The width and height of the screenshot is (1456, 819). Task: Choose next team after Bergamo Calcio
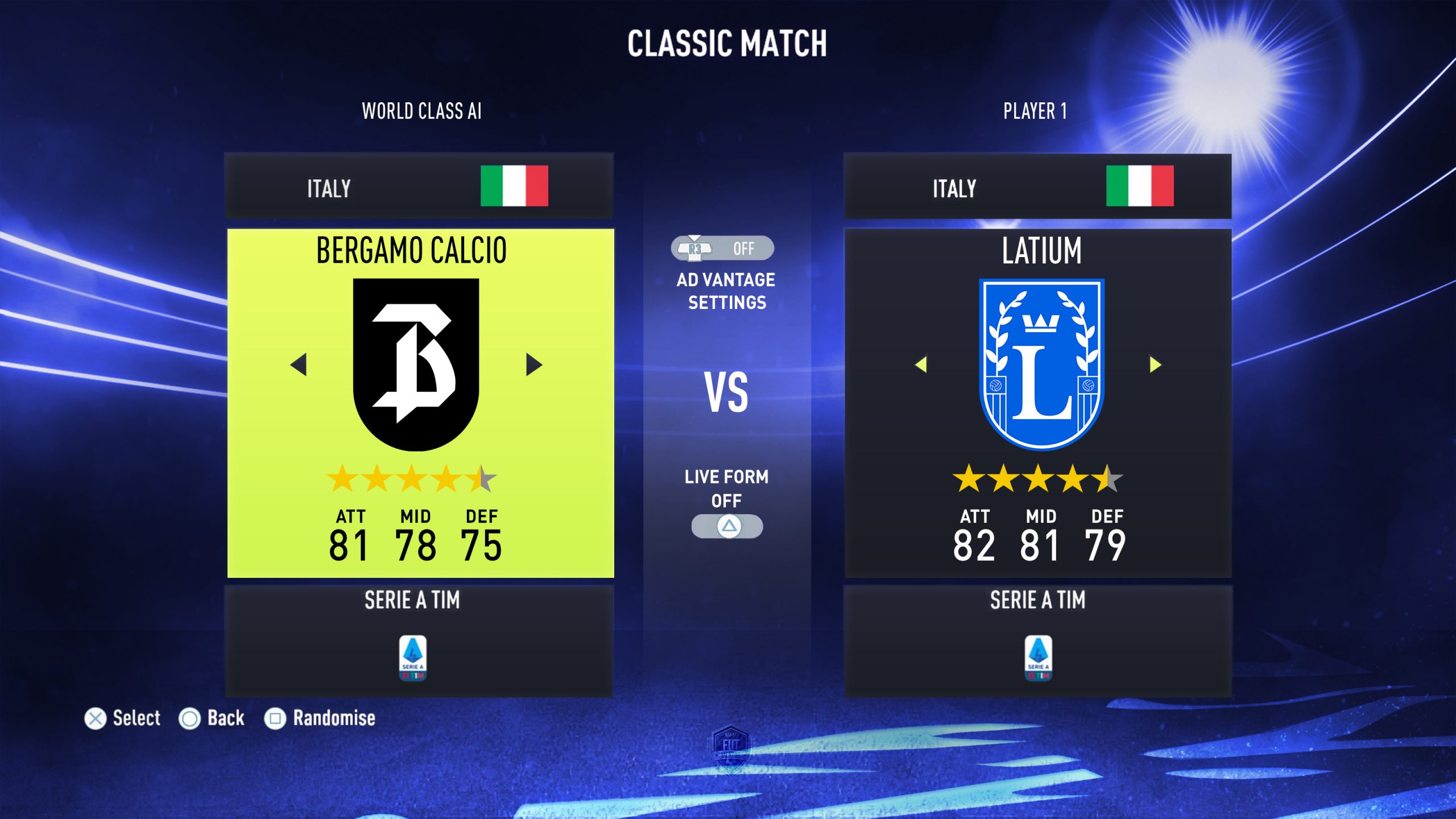coord(533,365)
